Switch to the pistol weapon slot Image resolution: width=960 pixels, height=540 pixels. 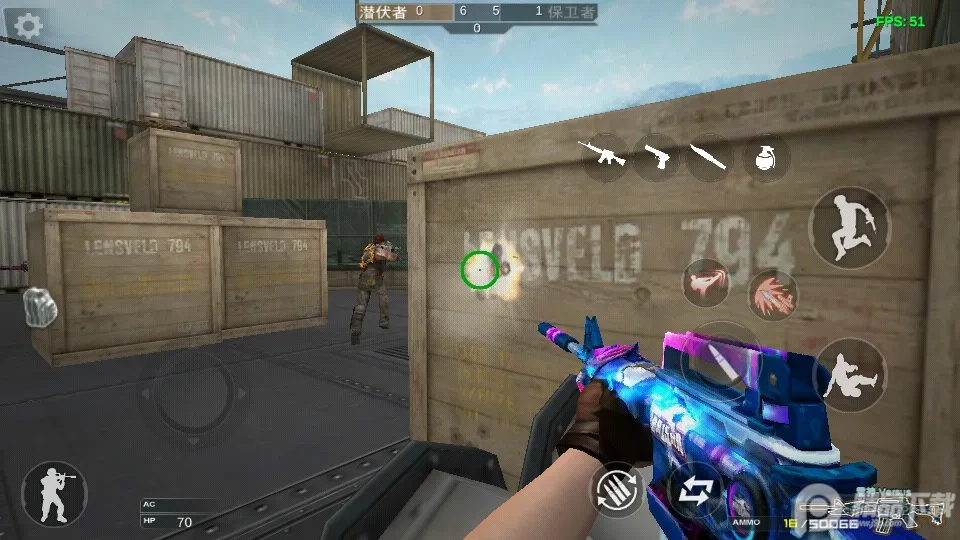click(x=656, y=156)
